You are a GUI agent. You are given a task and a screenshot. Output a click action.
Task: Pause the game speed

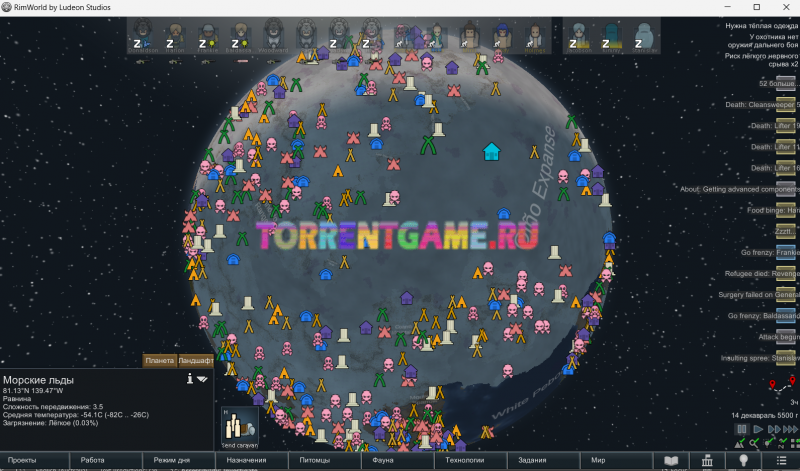click(x=741, y=429)
